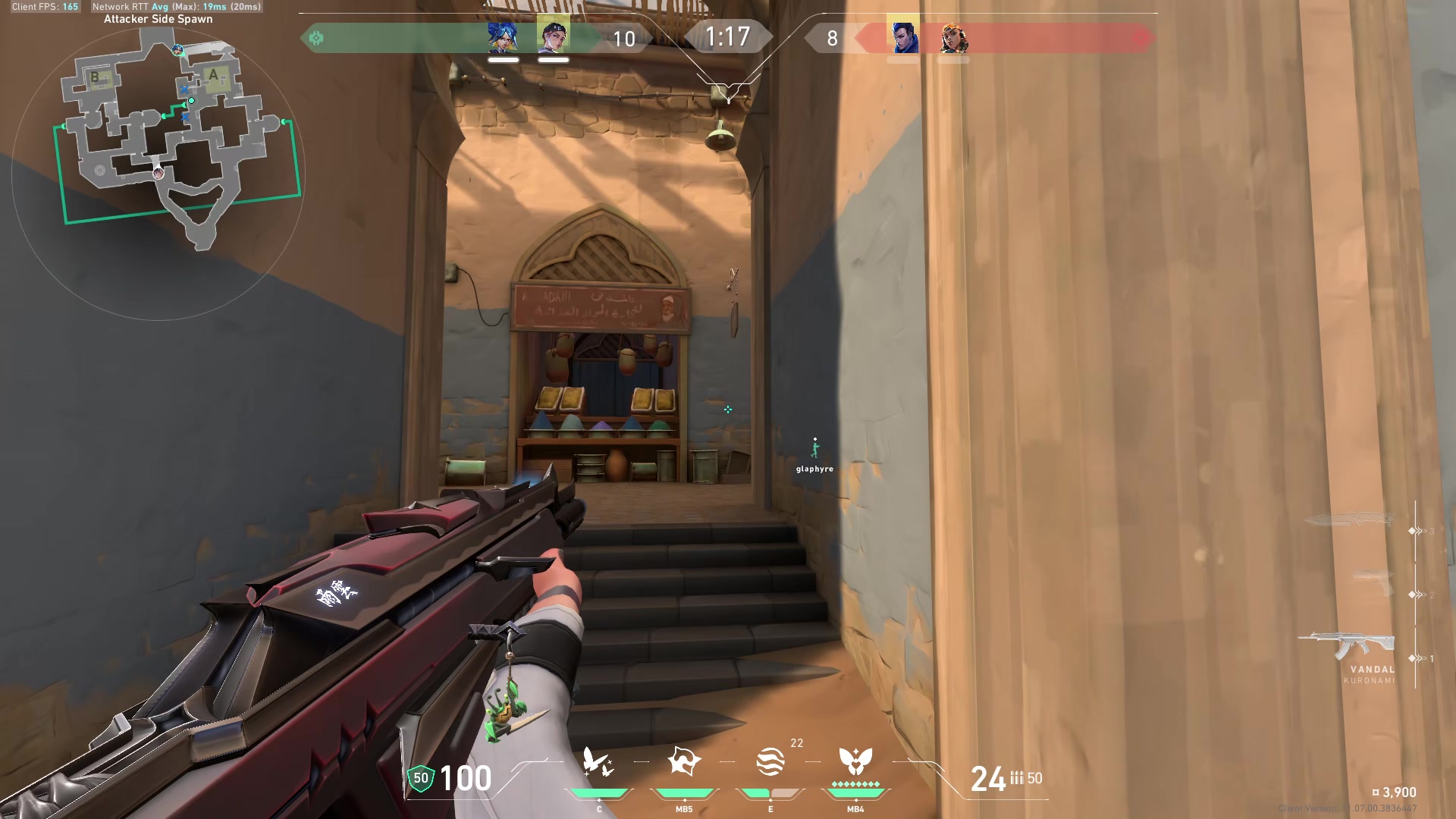Select the Ruse smoke ability icon labeled E
This screenshot has height=819, width=1456.
[770, 760]
